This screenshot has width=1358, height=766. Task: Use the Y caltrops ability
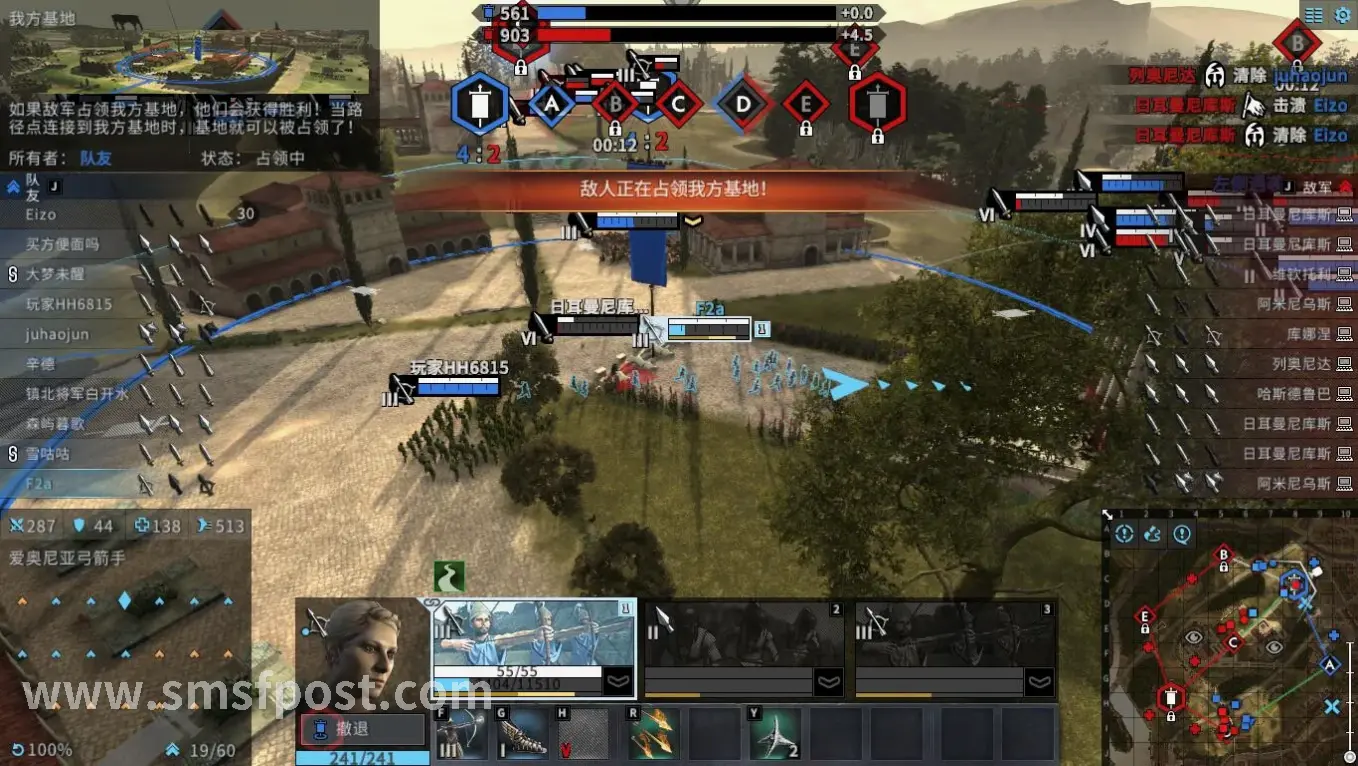pyautogui.click(x=774, y=733)
